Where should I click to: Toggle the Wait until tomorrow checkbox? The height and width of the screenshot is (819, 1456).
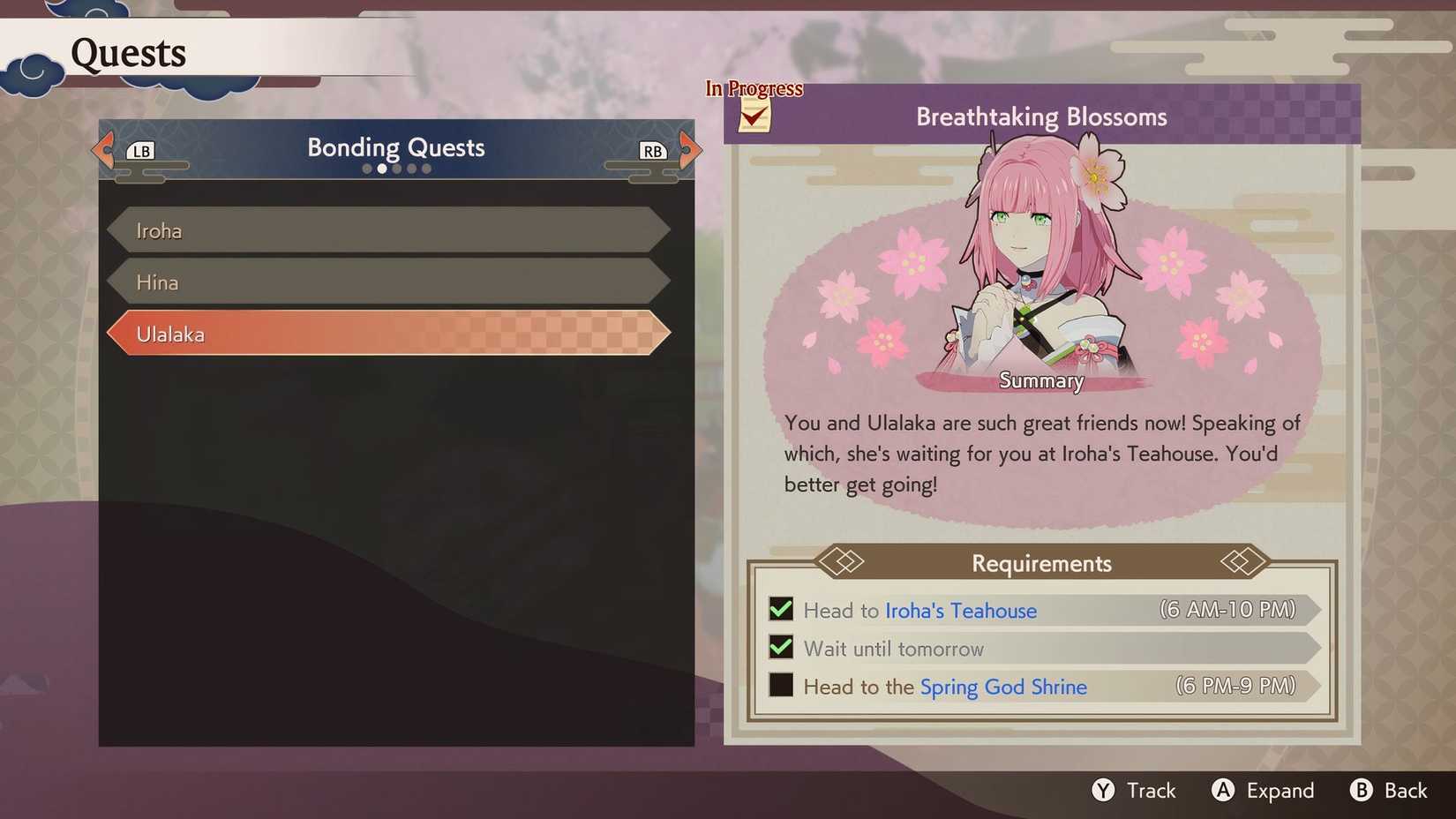pyautogui.click(x=780, y=647)
